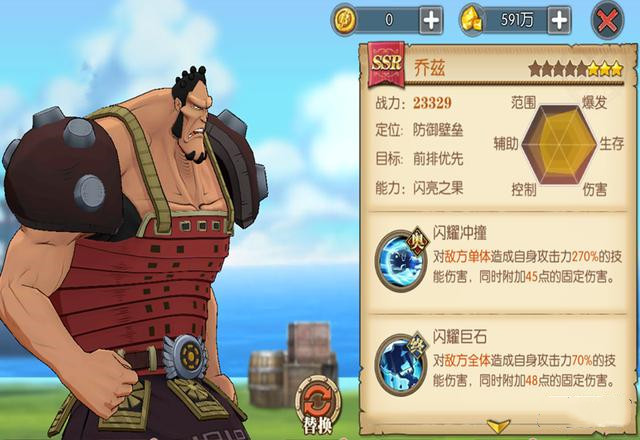
Task: Tap the star rating row
Action: [x=575, y=70]
